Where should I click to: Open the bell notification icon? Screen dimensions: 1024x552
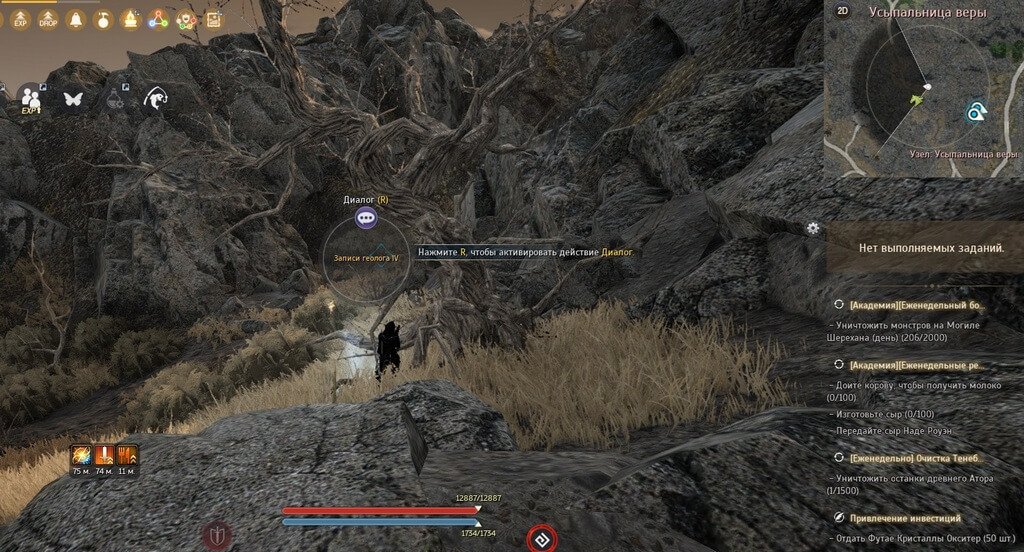tap(75, 19)
